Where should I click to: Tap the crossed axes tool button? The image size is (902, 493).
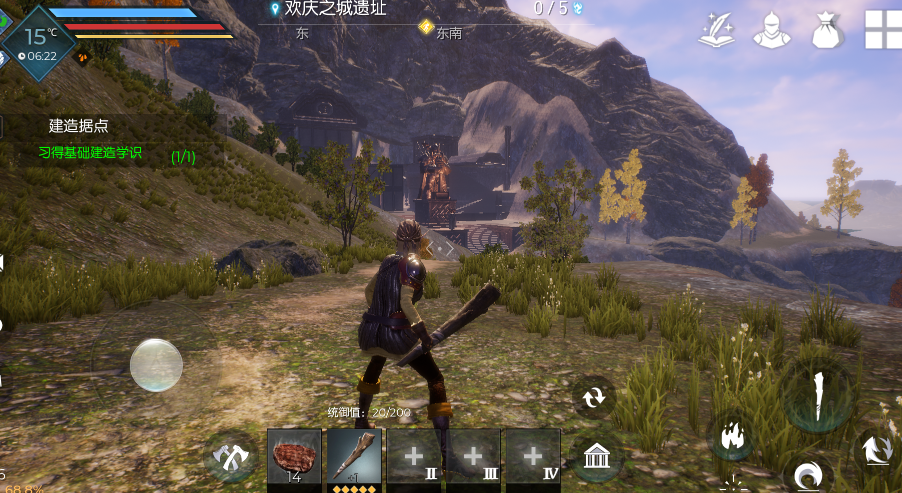point(231,459)
